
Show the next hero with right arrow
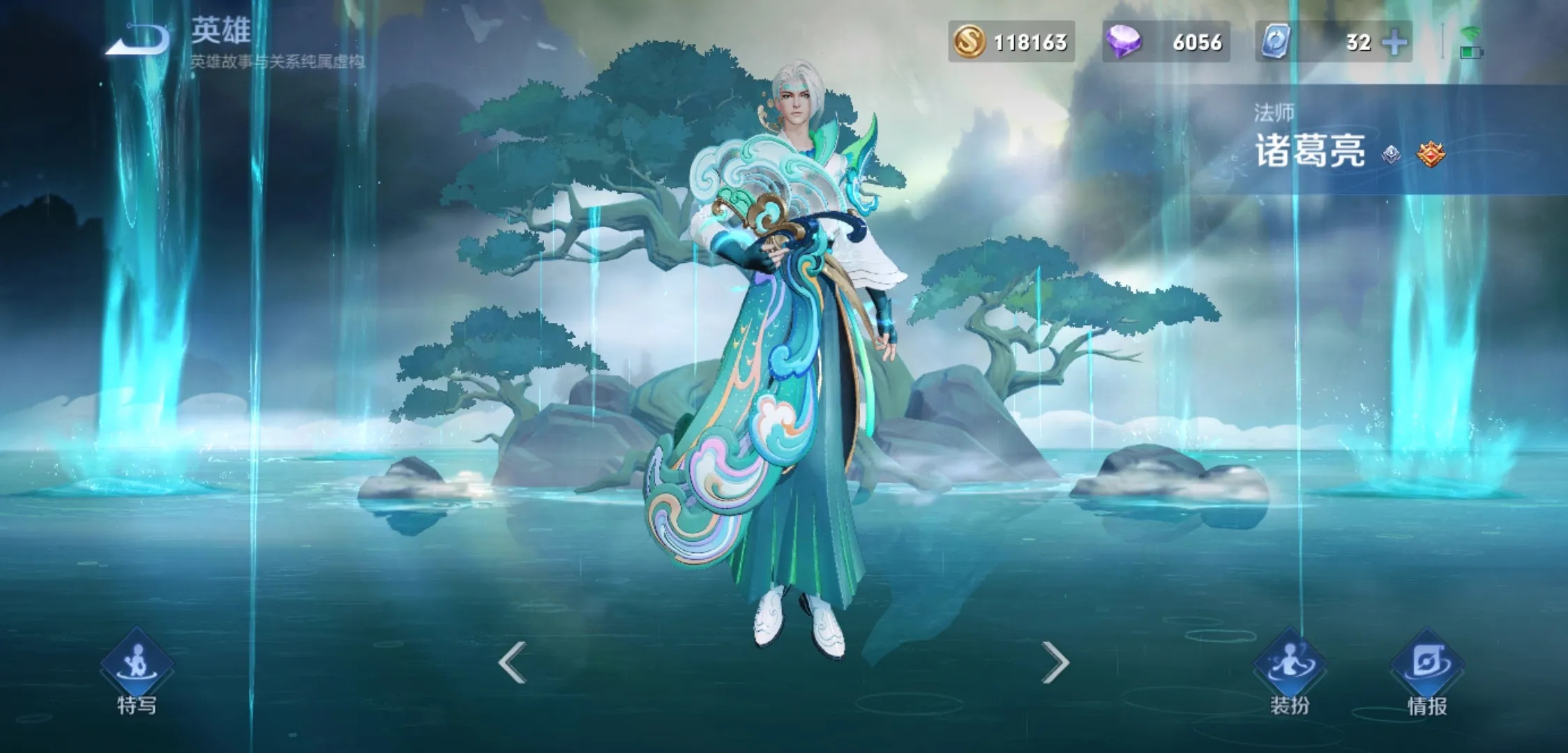click(1055, 662)
